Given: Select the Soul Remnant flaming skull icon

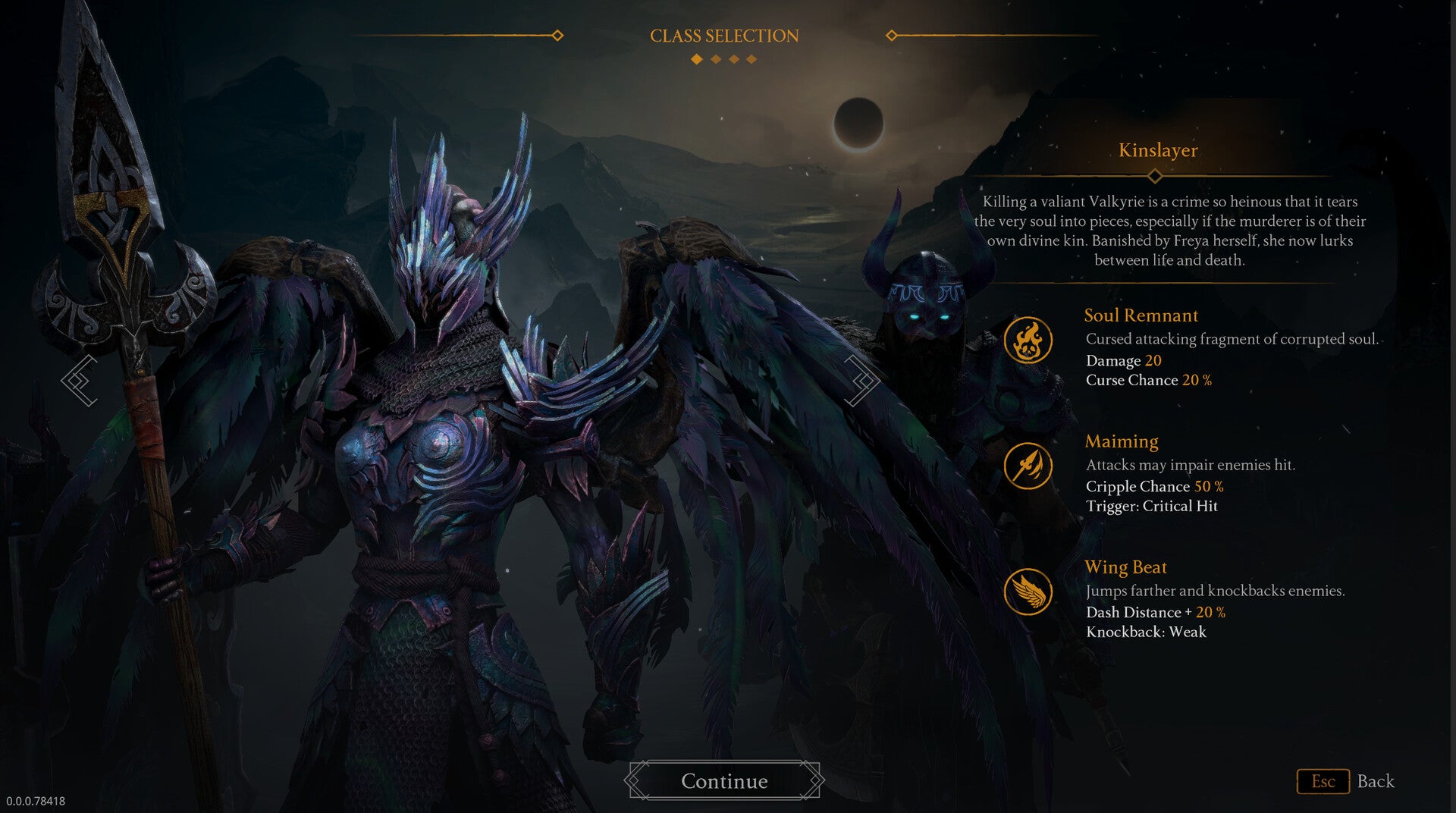Looking at the screenshot, I should pos(1028,341).
